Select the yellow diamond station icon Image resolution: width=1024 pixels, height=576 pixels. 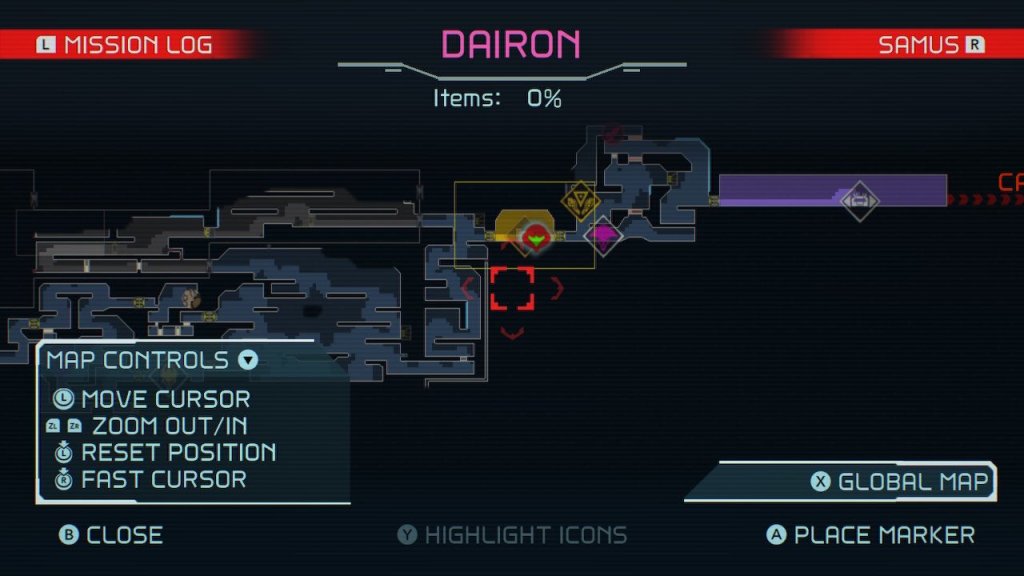tap(579, 202)
